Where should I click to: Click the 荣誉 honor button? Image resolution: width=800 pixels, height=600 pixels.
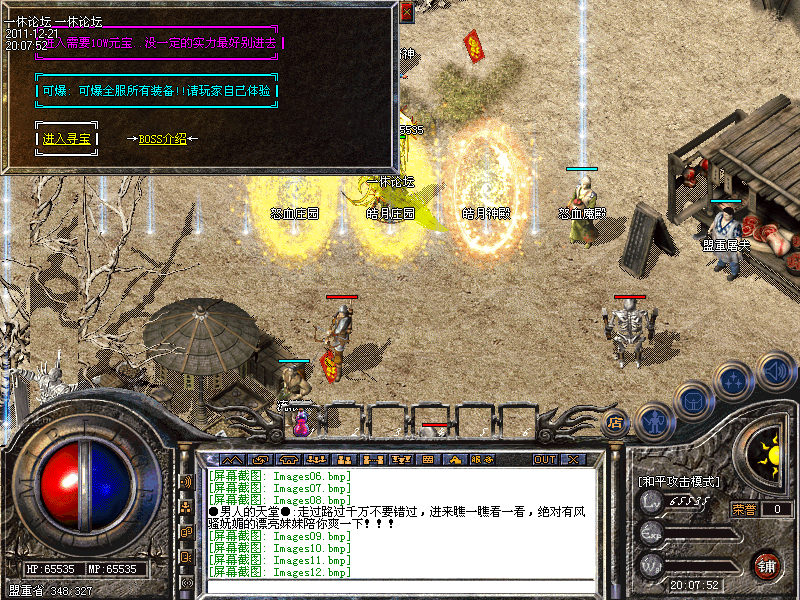click(x=743, y=509)
